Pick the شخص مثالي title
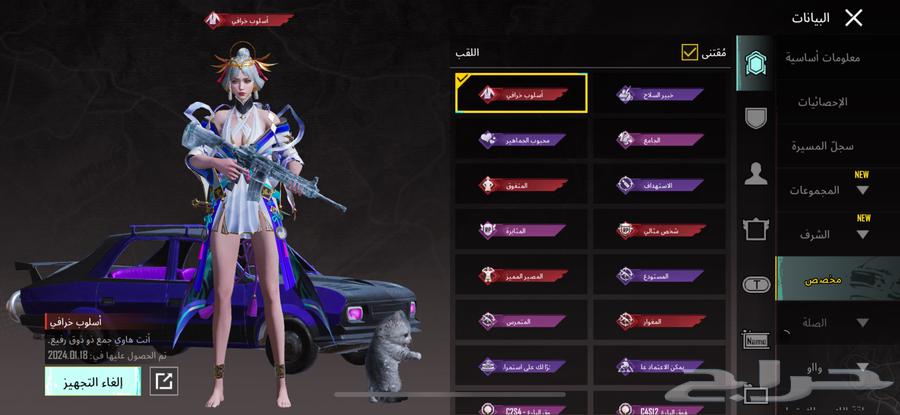This screenshot has height=415, width=900. point(659,230)
